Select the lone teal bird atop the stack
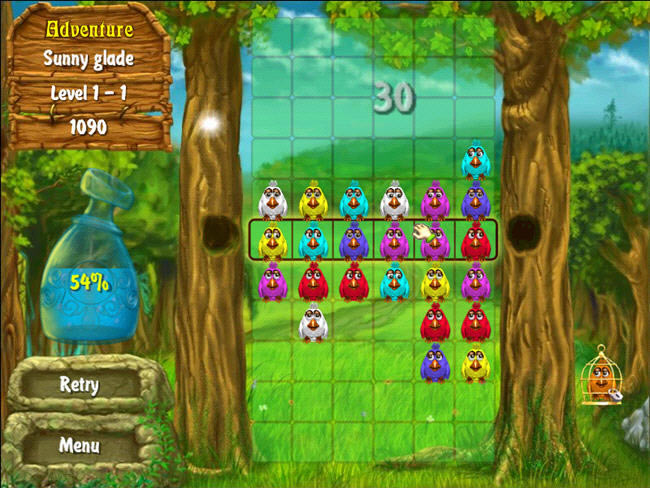This screenshot has height=488, width=650. (475, 160)
